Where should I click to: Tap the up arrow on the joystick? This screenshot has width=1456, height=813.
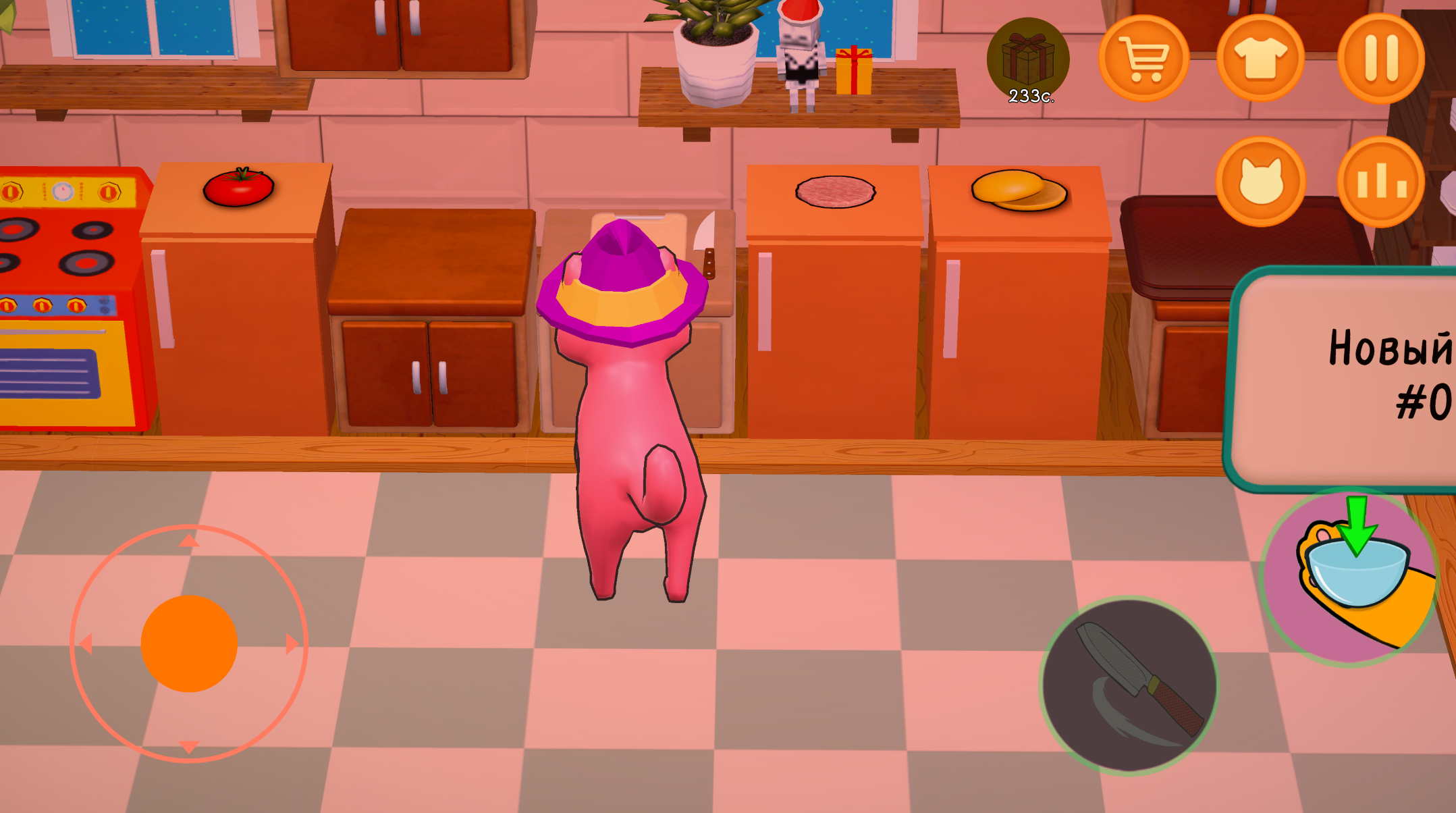click(x=188, y=540)
